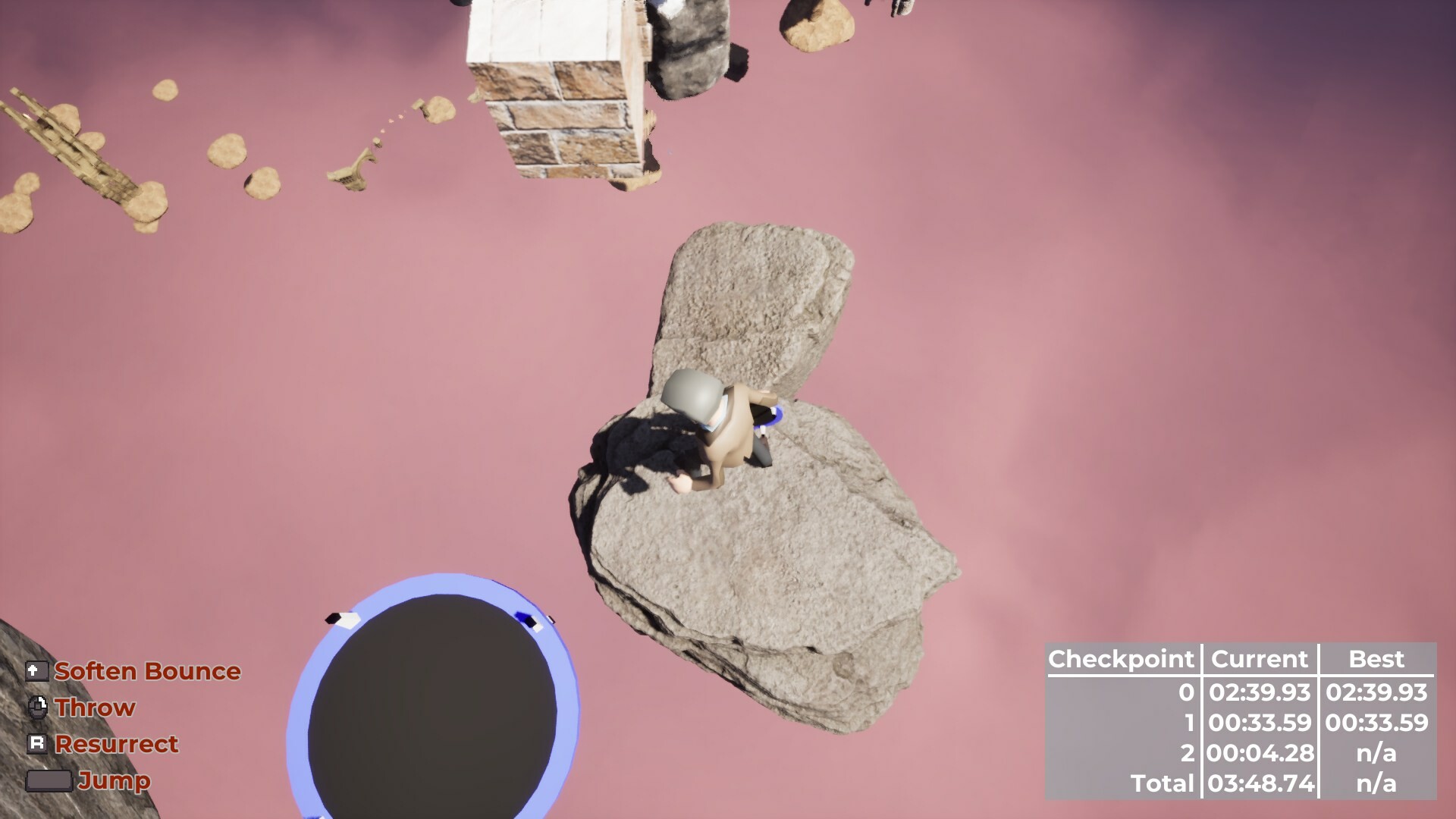Click checkpoint 1 best time 00:33.59
Screen dimensions: 1456x819
1376,722
